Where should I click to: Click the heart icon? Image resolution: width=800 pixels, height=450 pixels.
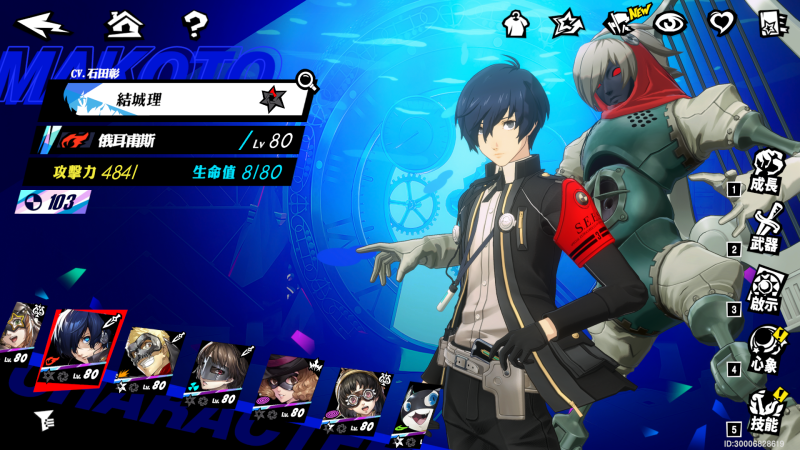pos(719,23)
